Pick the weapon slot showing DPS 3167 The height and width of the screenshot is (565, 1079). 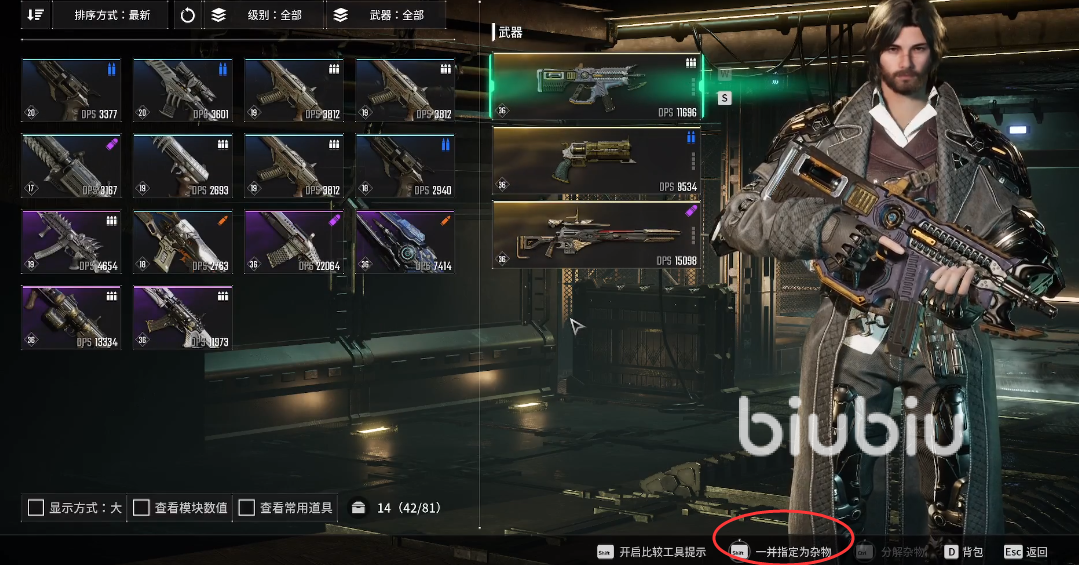click(71, 166)
